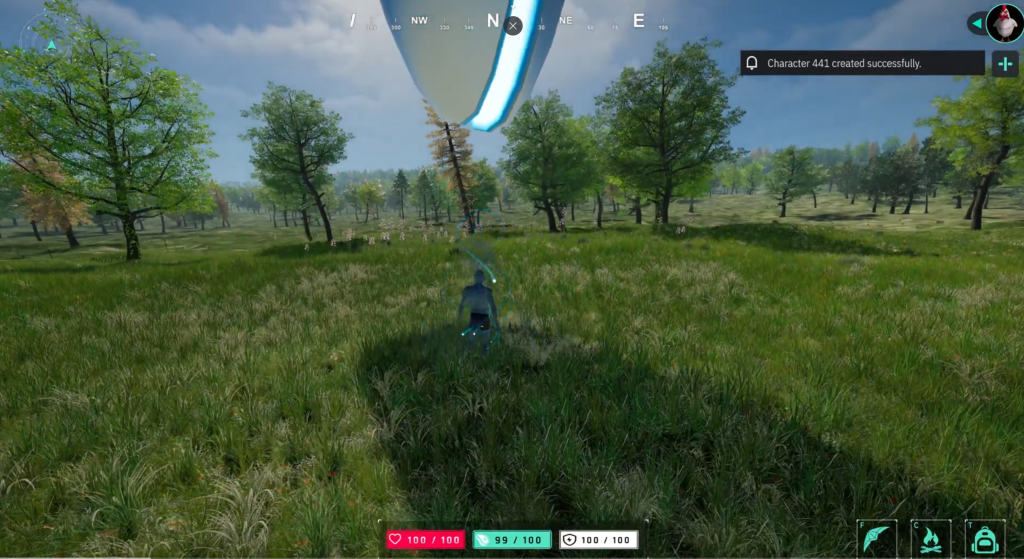
Task: Expand the teal arrow beside the avatar
Action: click(975, 22)
